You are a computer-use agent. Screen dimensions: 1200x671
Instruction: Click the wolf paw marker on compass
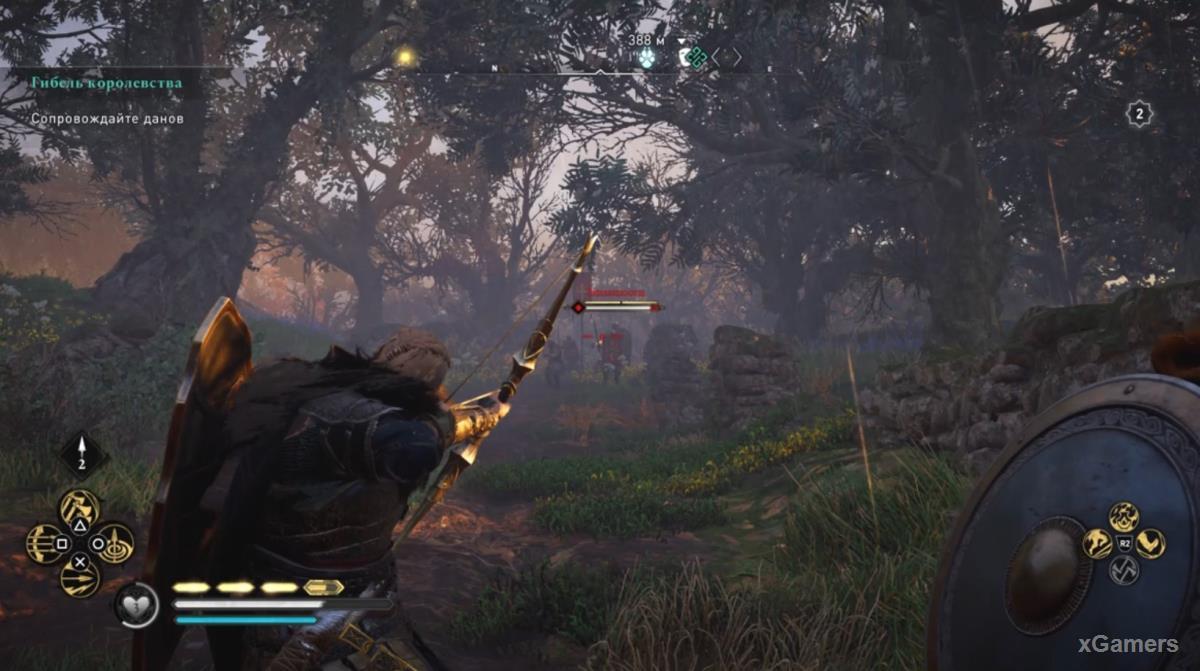tap(647, 58)
